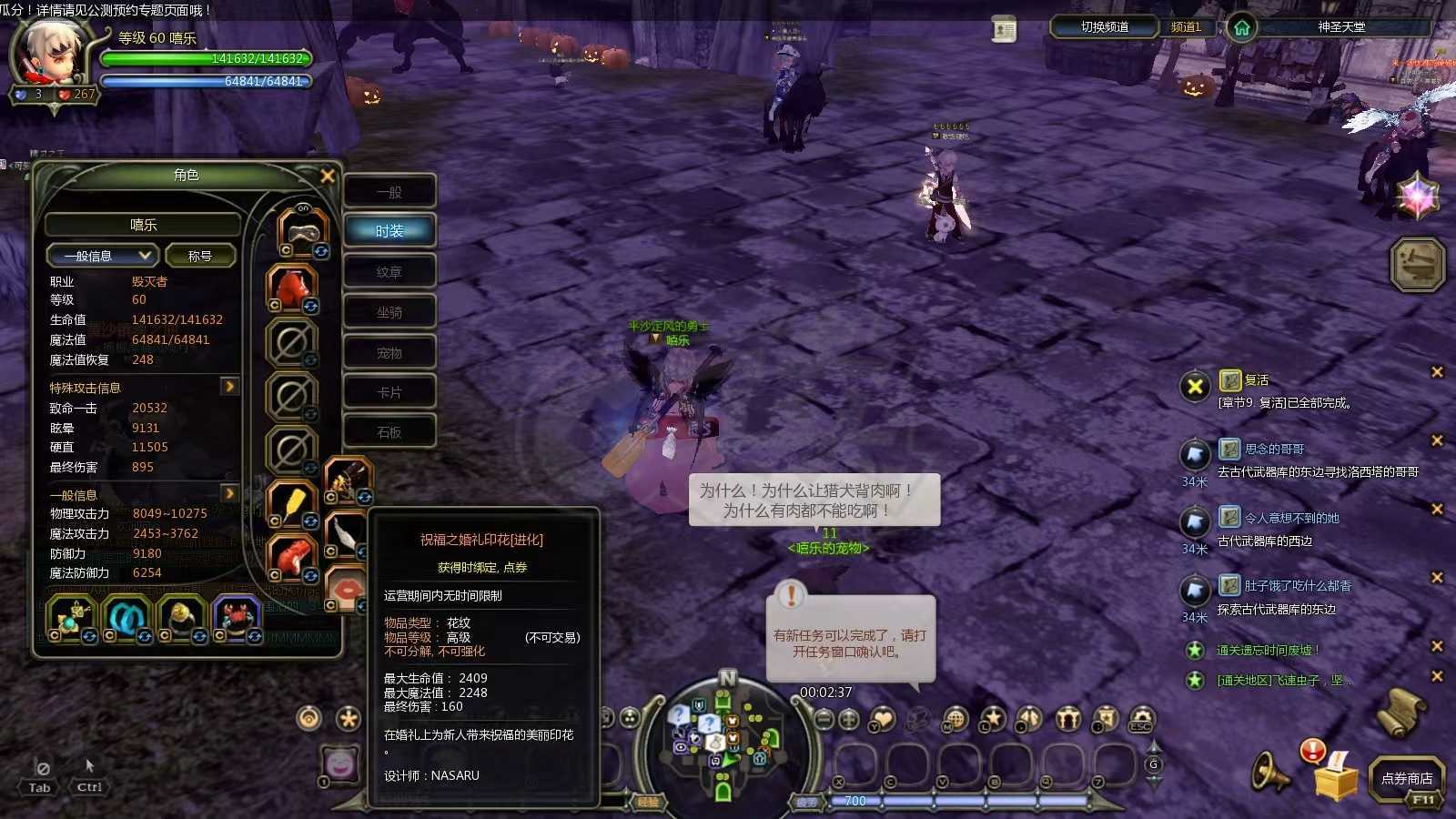Switch to the 石板 tablet tab
The width and height of the screenshot is (1456, 819).
click(x=389, y=432)
